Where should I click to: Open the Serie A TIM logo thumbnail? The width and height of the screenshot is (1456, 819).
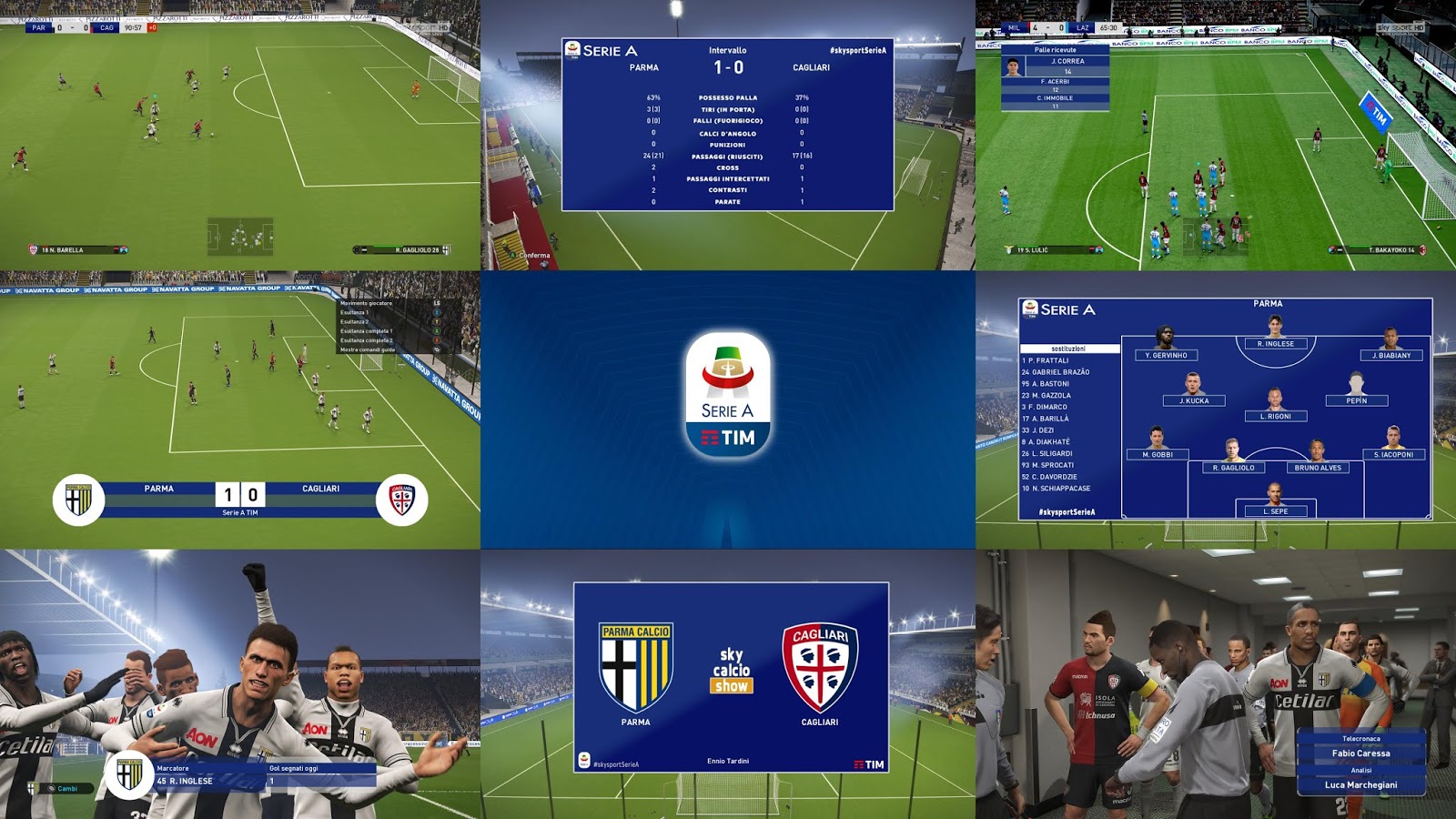click(728, 409)
